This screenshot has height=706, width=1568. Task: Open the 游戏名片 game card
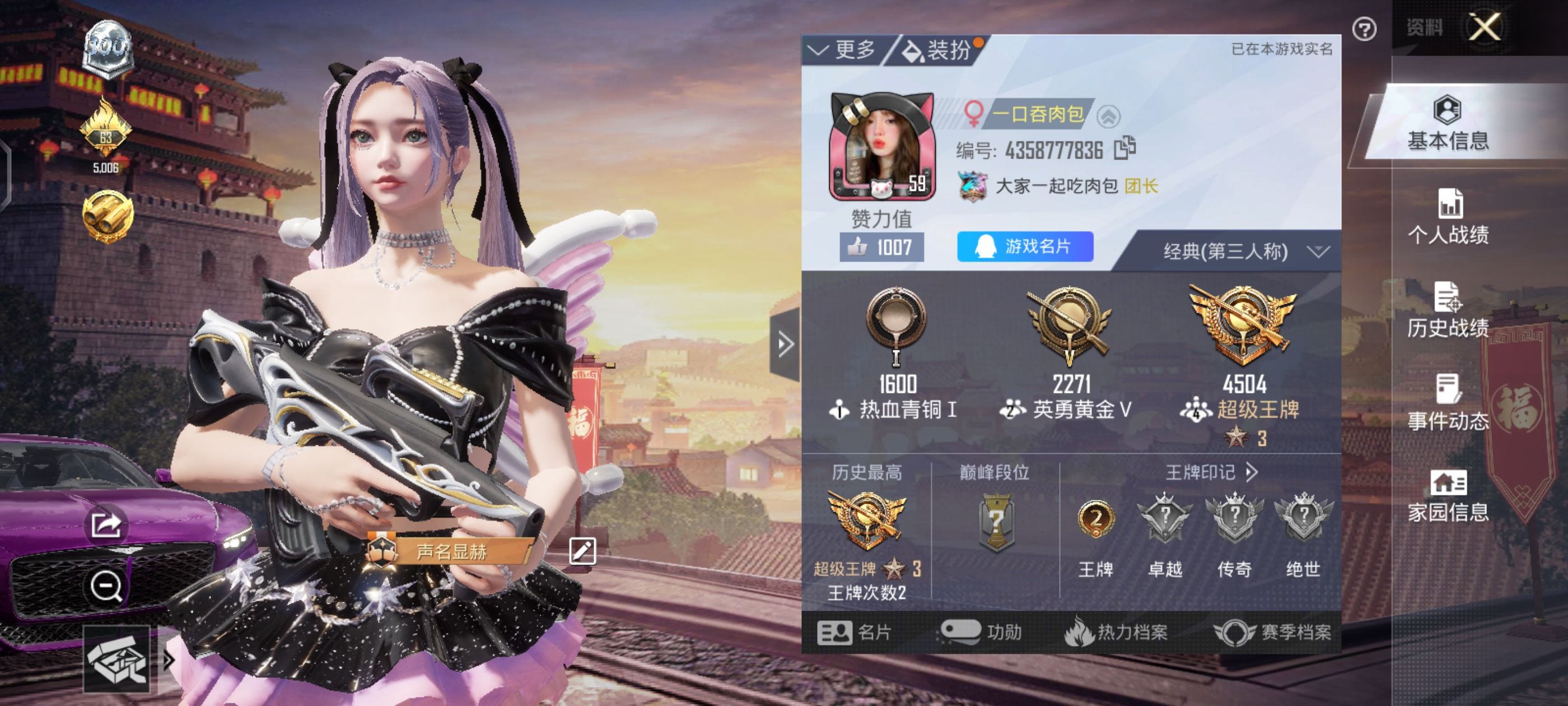[x=1024, y=247]
